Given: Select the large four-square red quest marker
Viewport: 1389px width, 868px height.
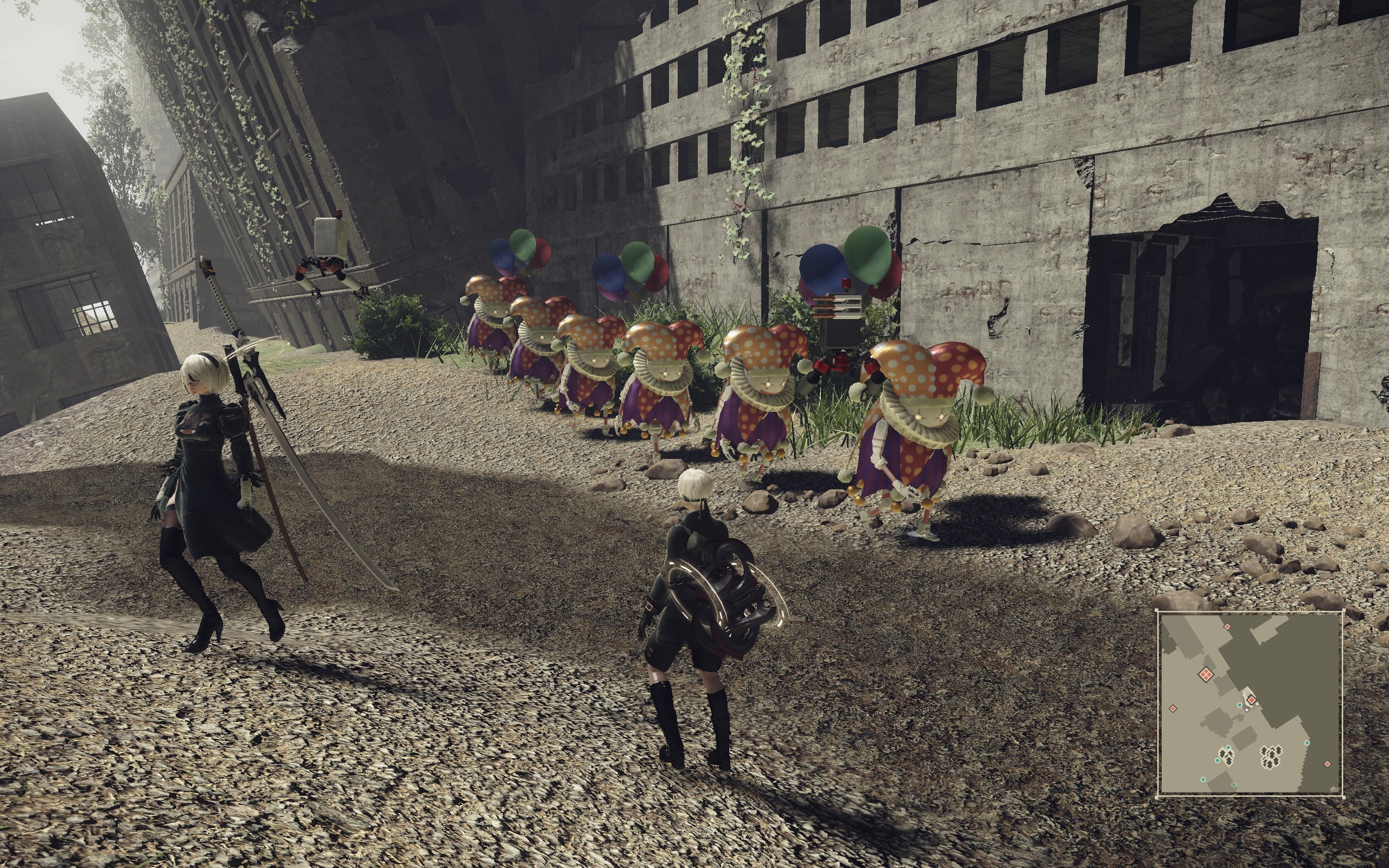Looking at the screenshot, I should tap(1206, 674).
